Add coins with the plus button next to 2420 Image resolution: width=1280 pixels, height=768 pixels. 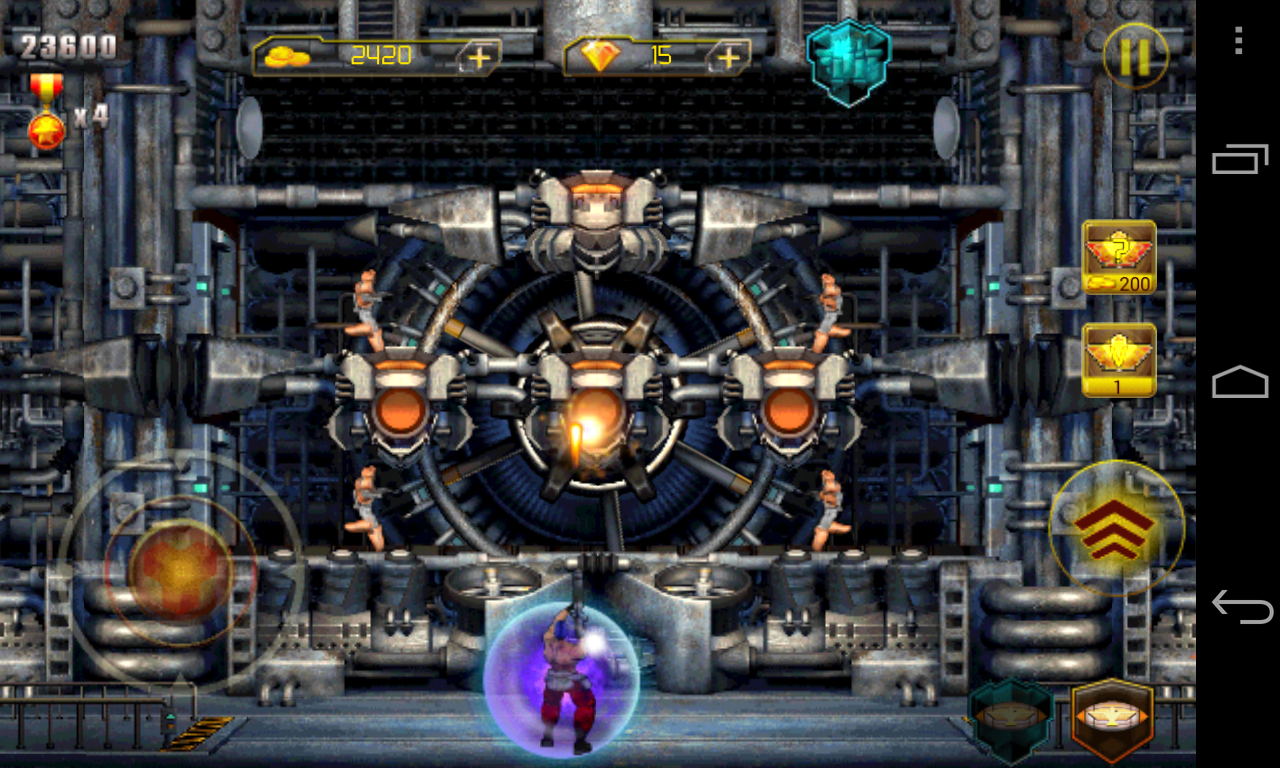[x=479, y=57]
